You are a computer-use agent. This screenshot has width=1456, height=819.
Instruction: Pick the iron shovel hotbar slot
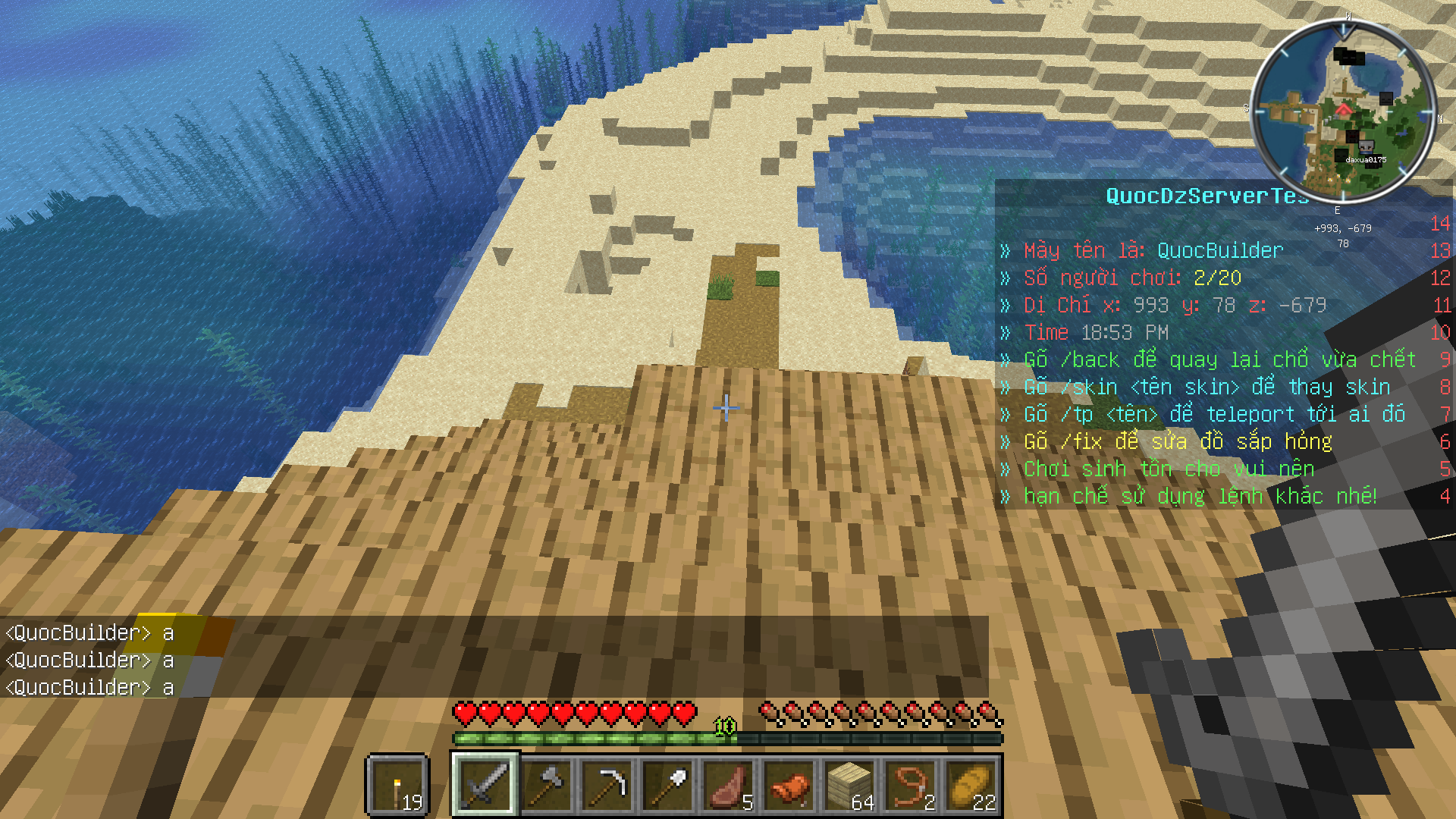(x=667, y=785)
